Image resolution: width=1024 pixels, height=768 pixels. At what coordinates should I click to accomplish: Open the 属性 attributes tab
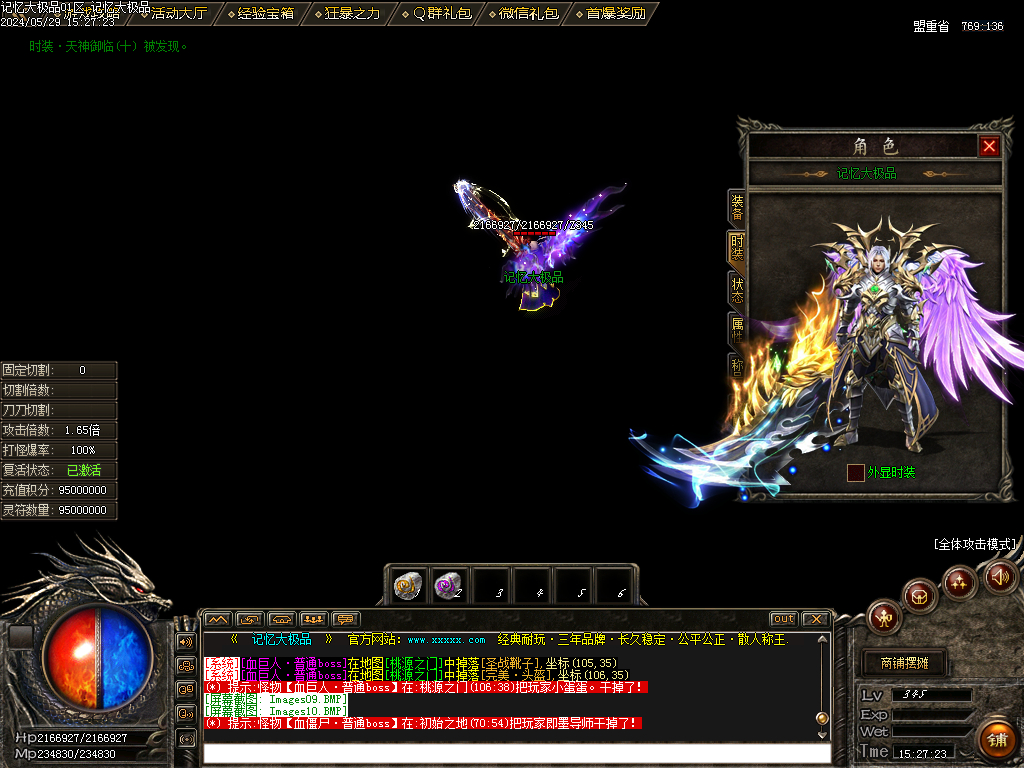(737, 329)
